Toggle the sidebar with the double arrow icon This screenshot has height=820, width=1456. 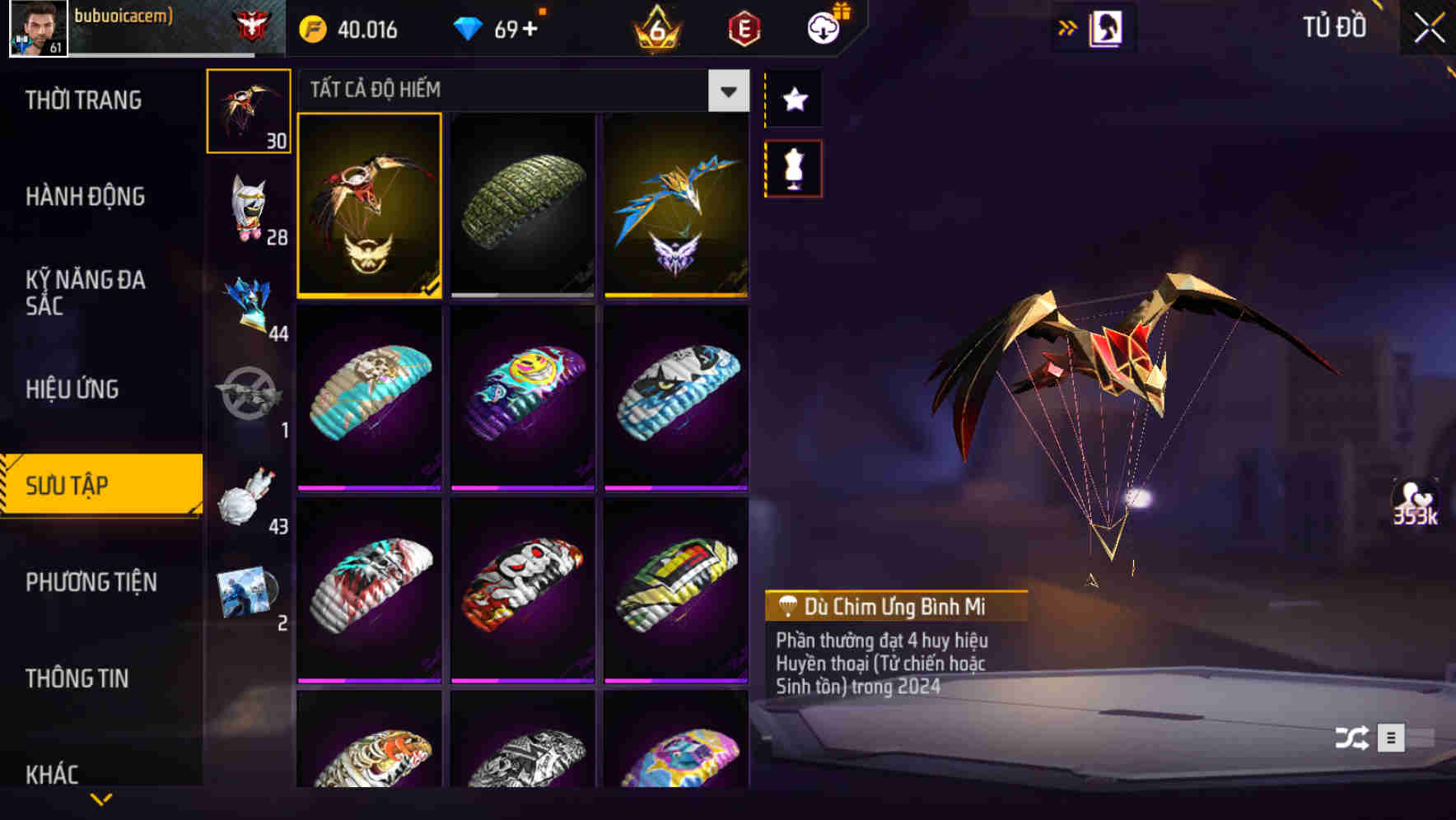1066,26
